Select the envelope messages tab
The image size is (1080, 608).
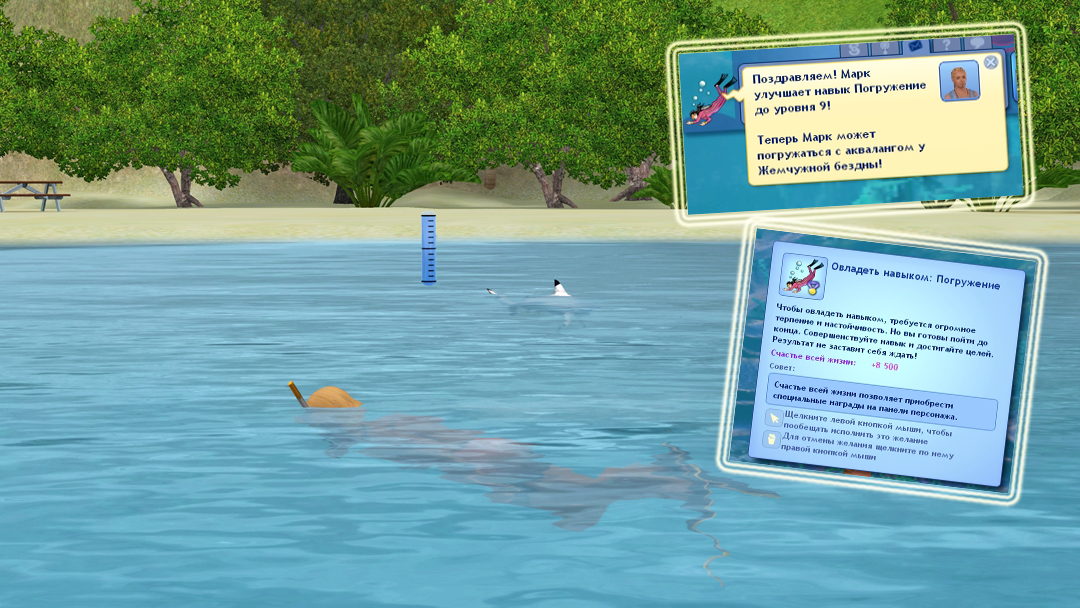(x=913, y=46)
